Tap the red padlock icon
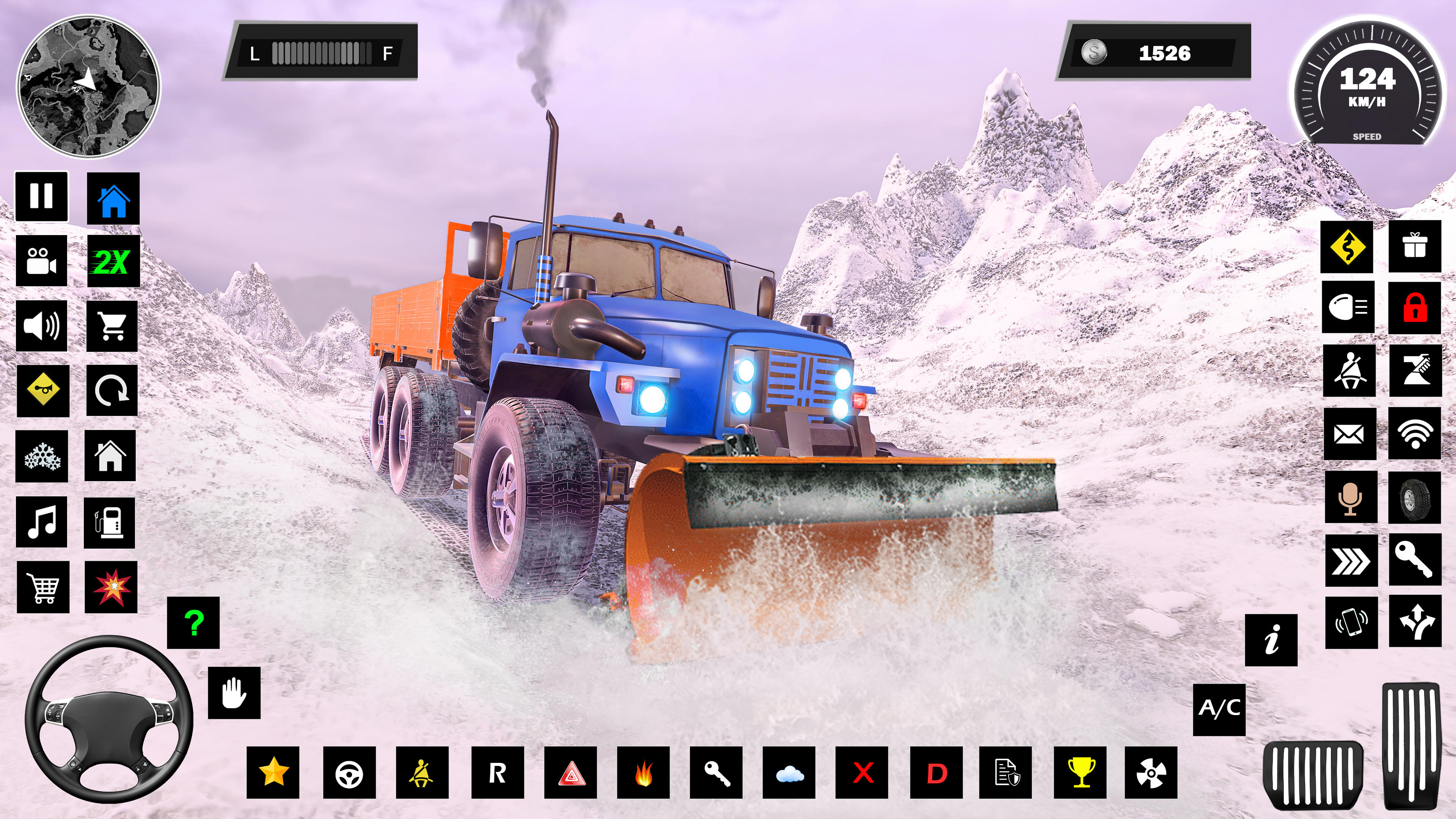 [1415, 308]
